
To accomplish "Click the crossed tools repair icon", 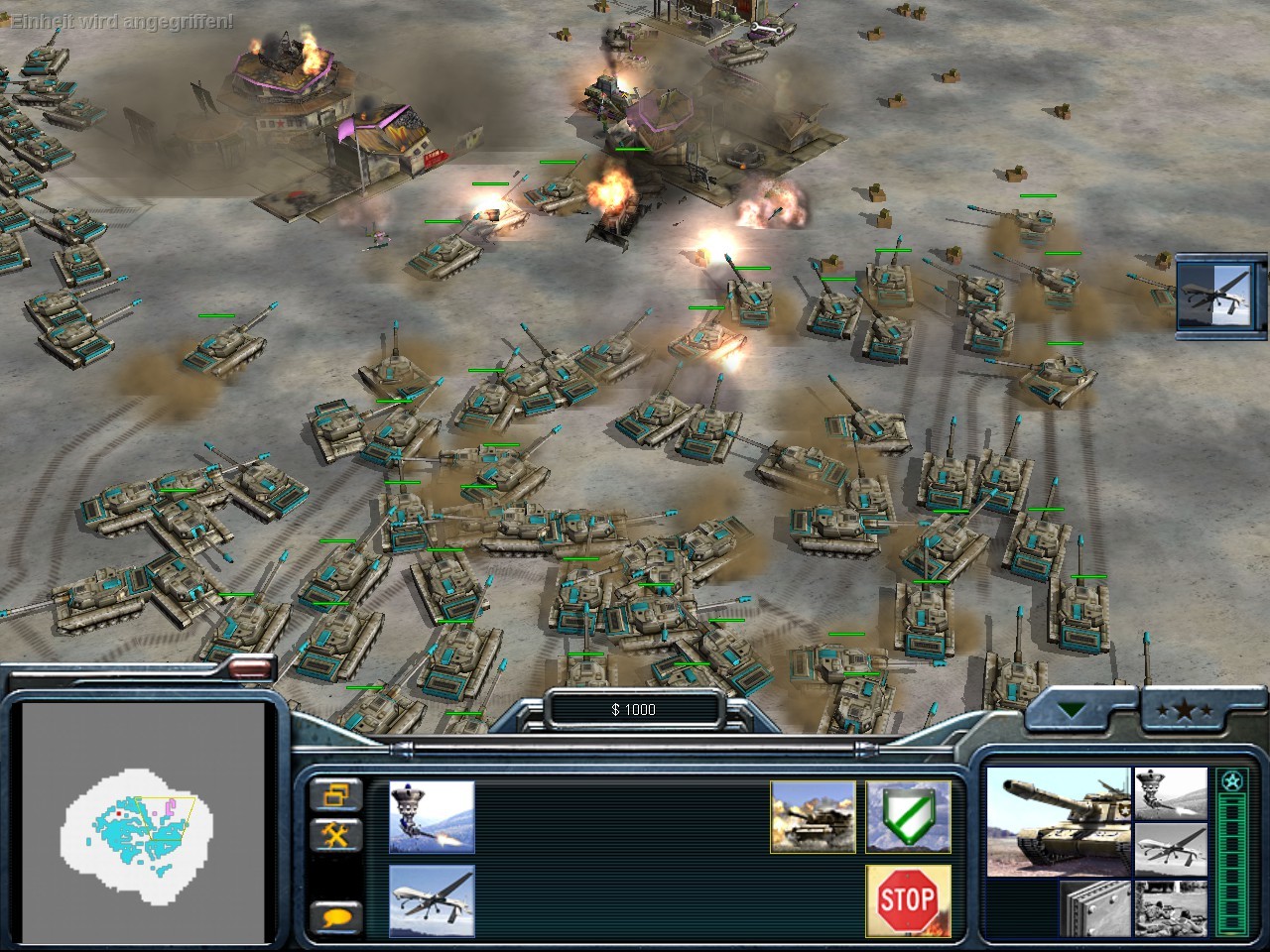I will (336, 834).
